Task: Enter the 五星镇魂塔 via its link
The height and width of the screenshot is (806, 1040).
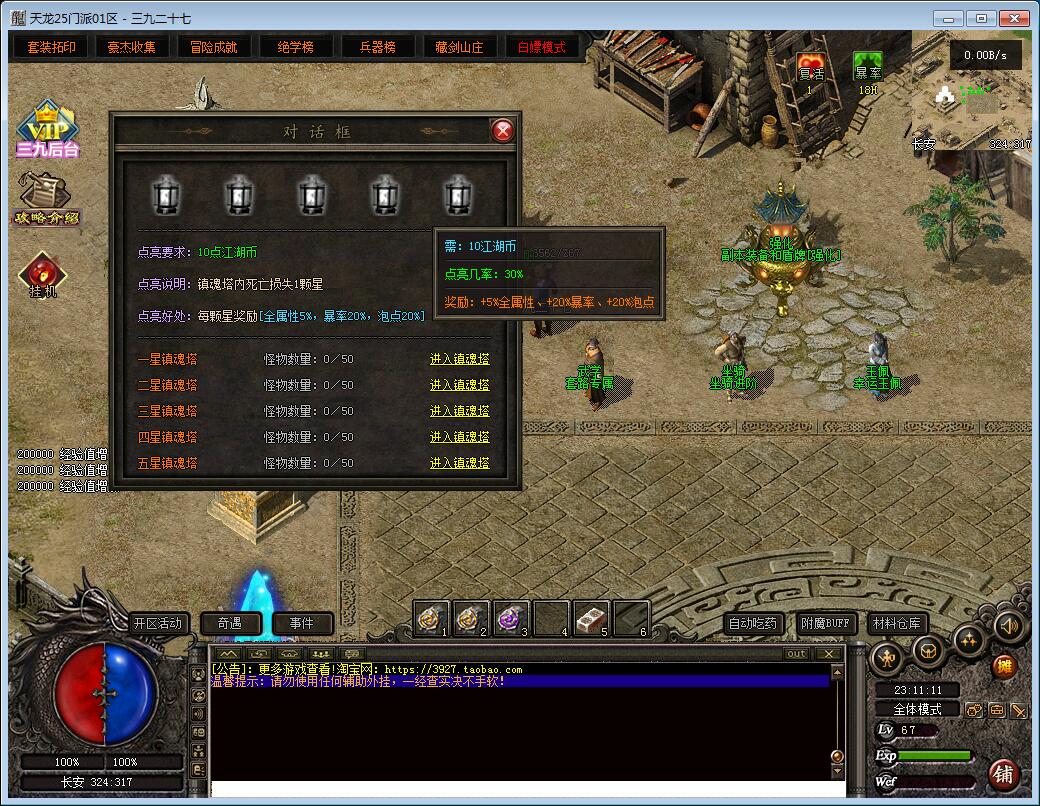Action: [x=460, y=463]
